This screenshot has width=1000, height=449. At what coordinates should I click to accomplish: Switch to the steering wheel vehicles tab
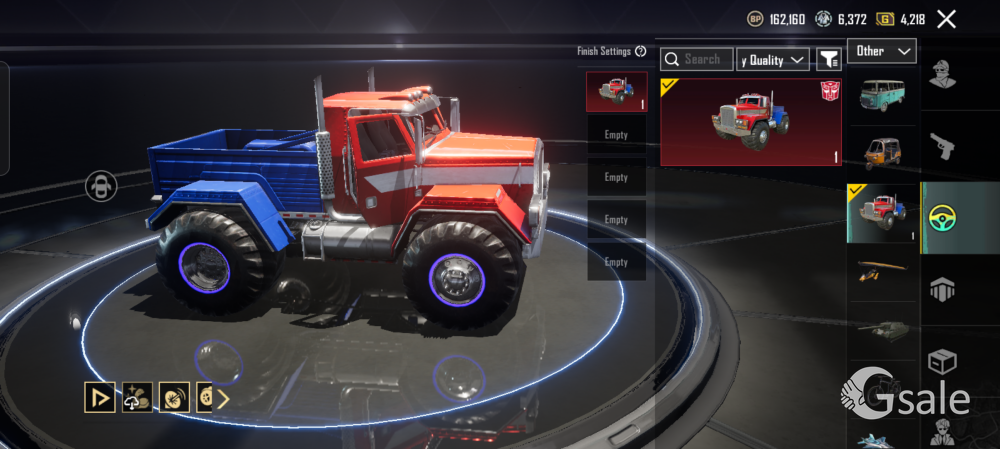tap(942, 217)
